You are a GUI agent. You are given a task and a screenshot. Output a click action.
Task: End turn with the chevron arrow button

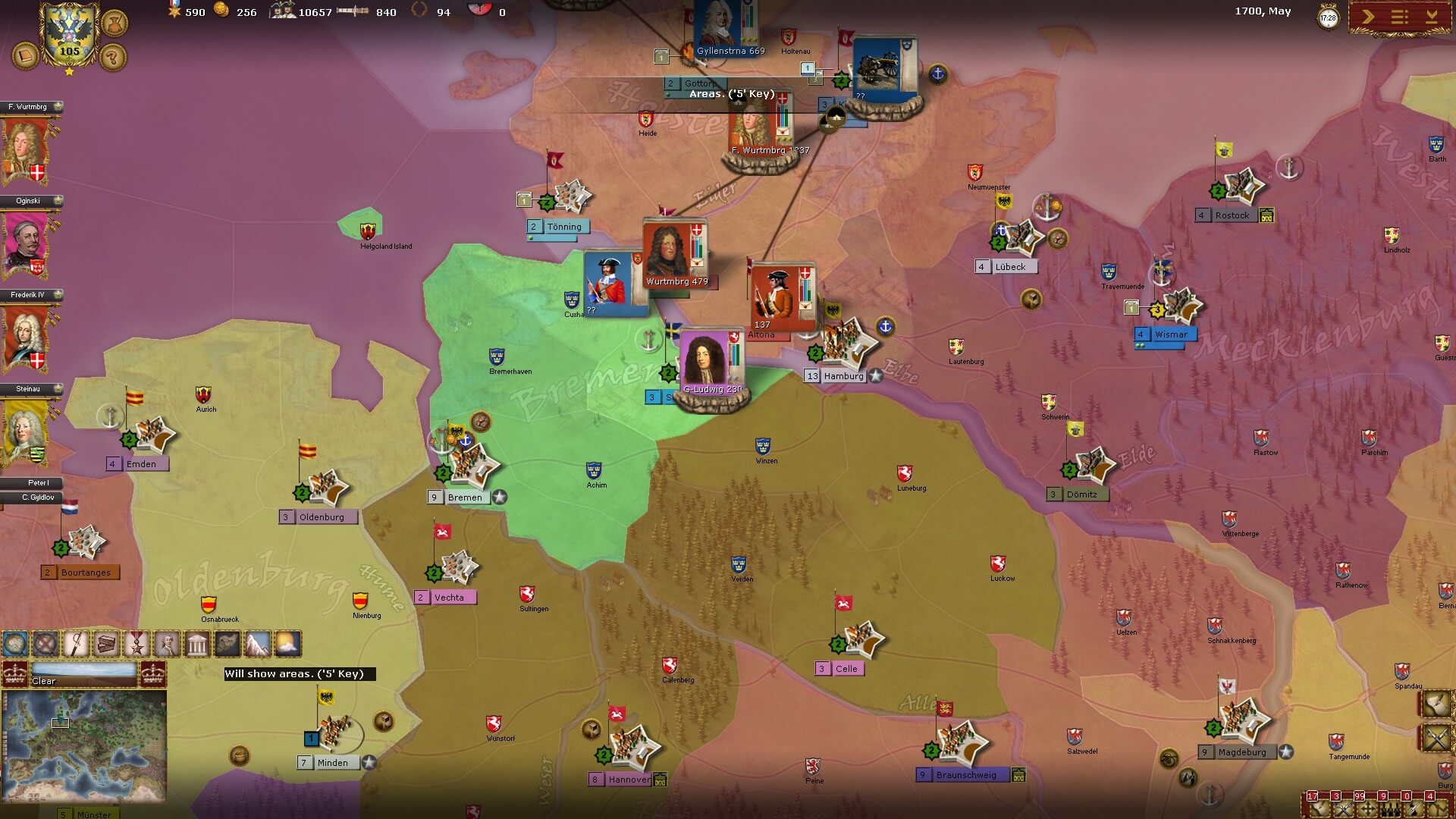1368,17
